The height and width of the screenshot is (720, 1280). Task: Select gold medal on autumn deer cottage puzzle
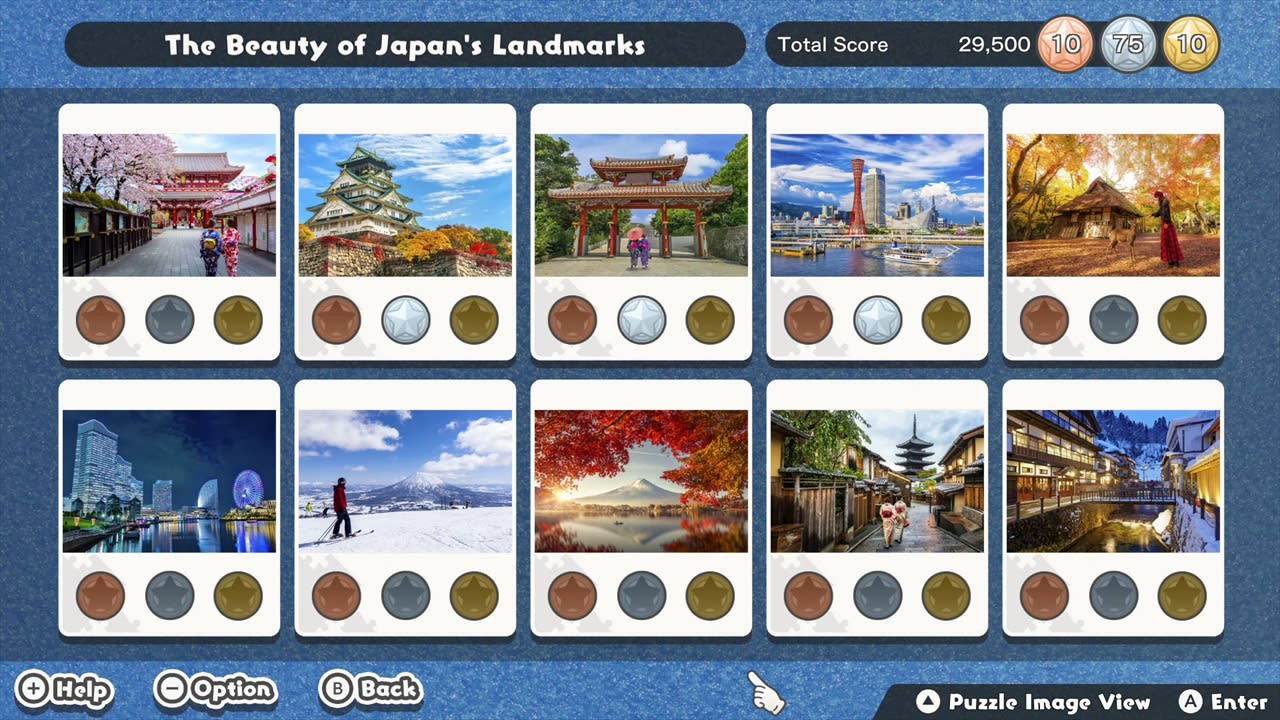click(1181, 320)
